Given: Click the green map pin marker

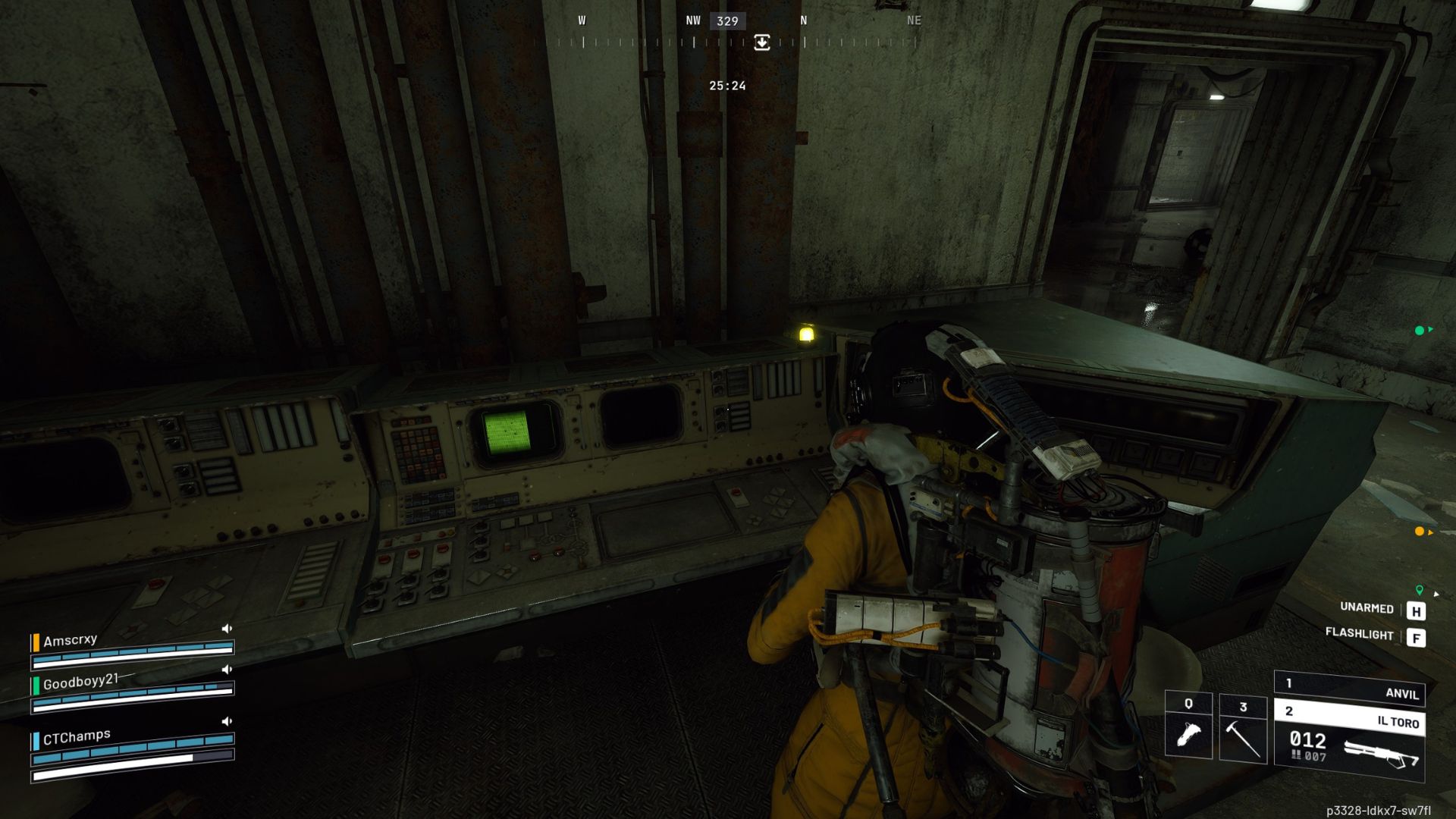Looking at the screenshot, I should tap(1420, 590).
